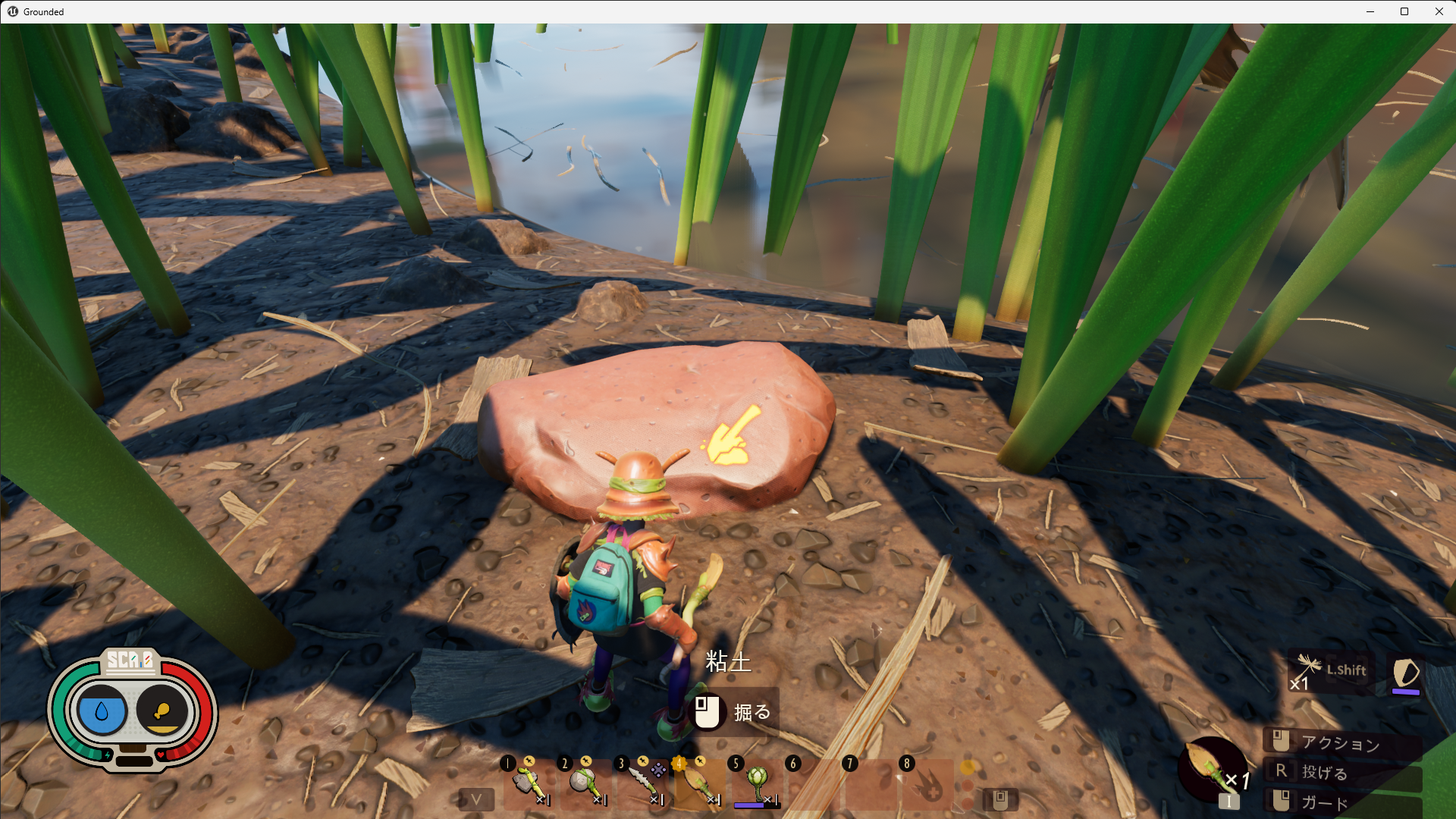This screenshot has height=819, width=1456.
Task: Choose the green sprout item in slot 5
Action: 755,782
